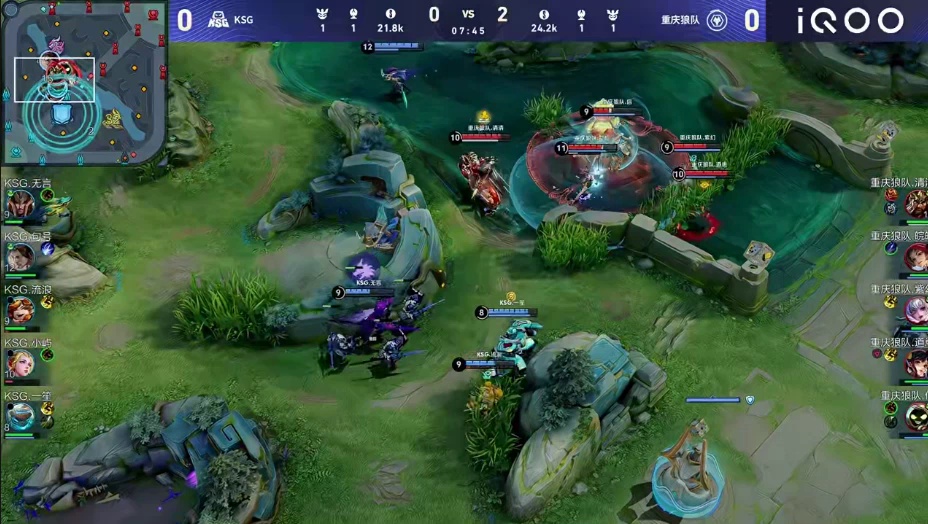This screenshot has width=928, height=524.
Task: Click the KSG team logo on scoreboard
Action: [218, 20]
